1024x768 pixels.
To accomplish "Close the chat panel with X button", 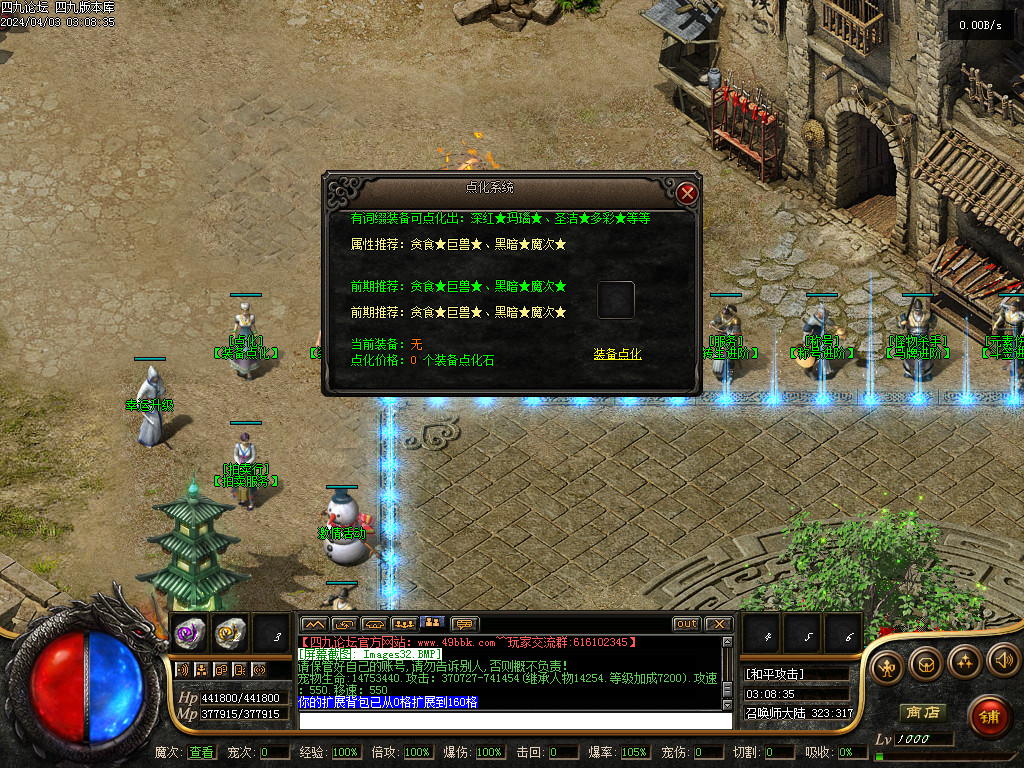I will (x=718, y=624).
